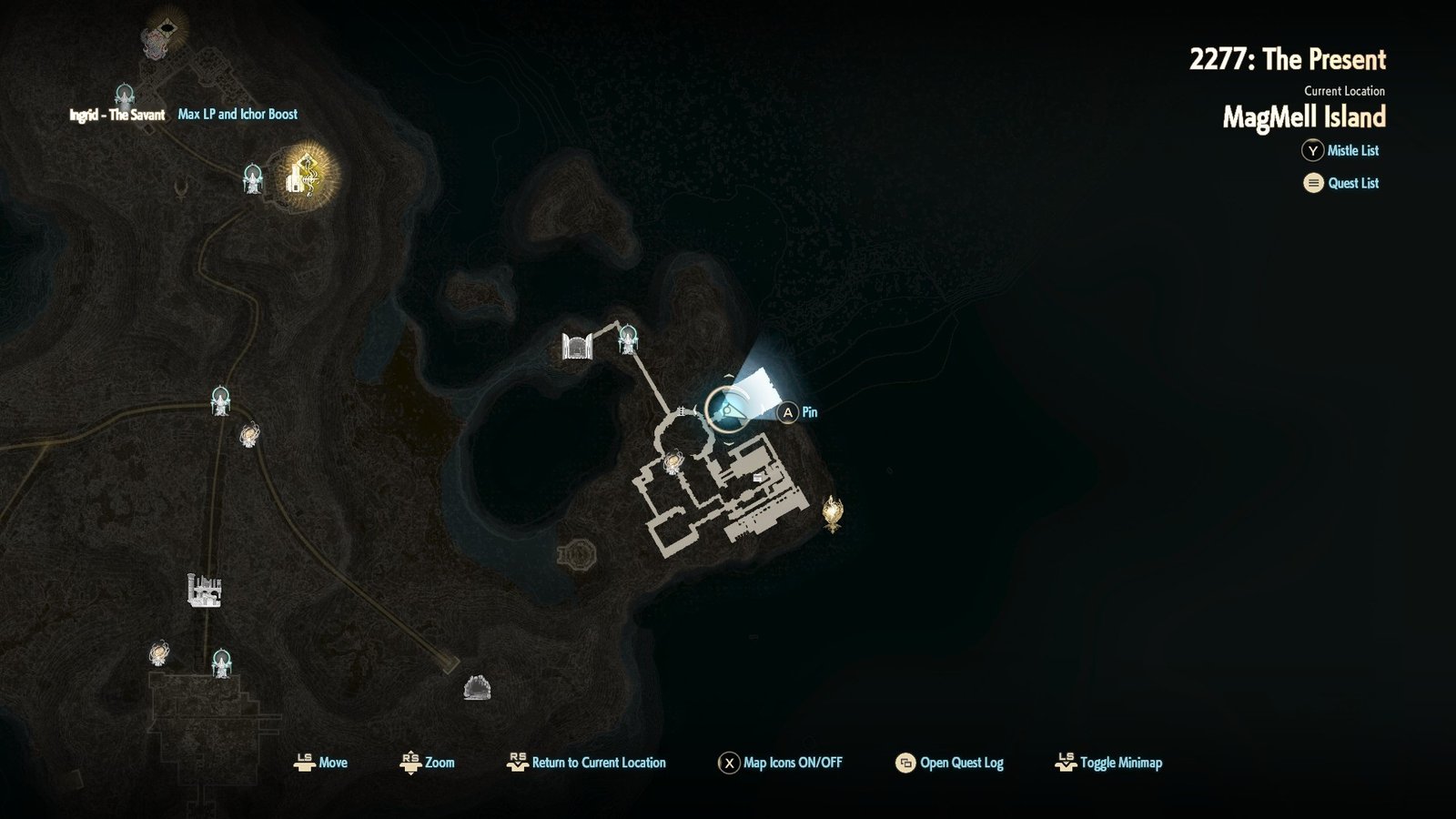This screenshot has height=819, width=1456.
Task: Select the golden flame marker on the coast
Action: pos(832,512)
